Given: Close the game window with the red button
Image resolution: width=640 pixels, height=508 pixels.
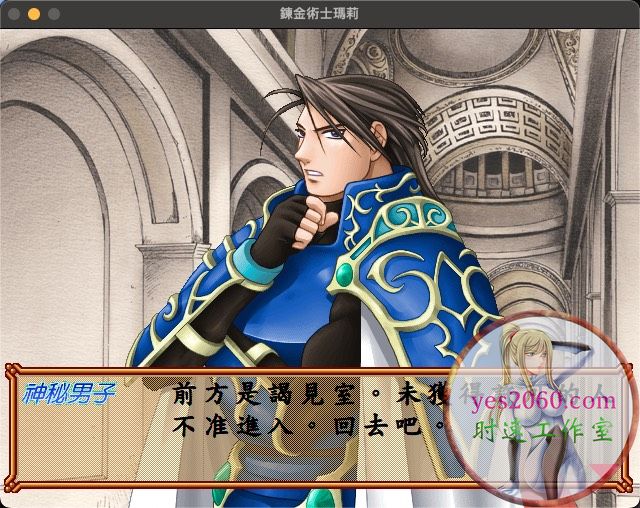Looking at the screenshot, I should point(13,14).
